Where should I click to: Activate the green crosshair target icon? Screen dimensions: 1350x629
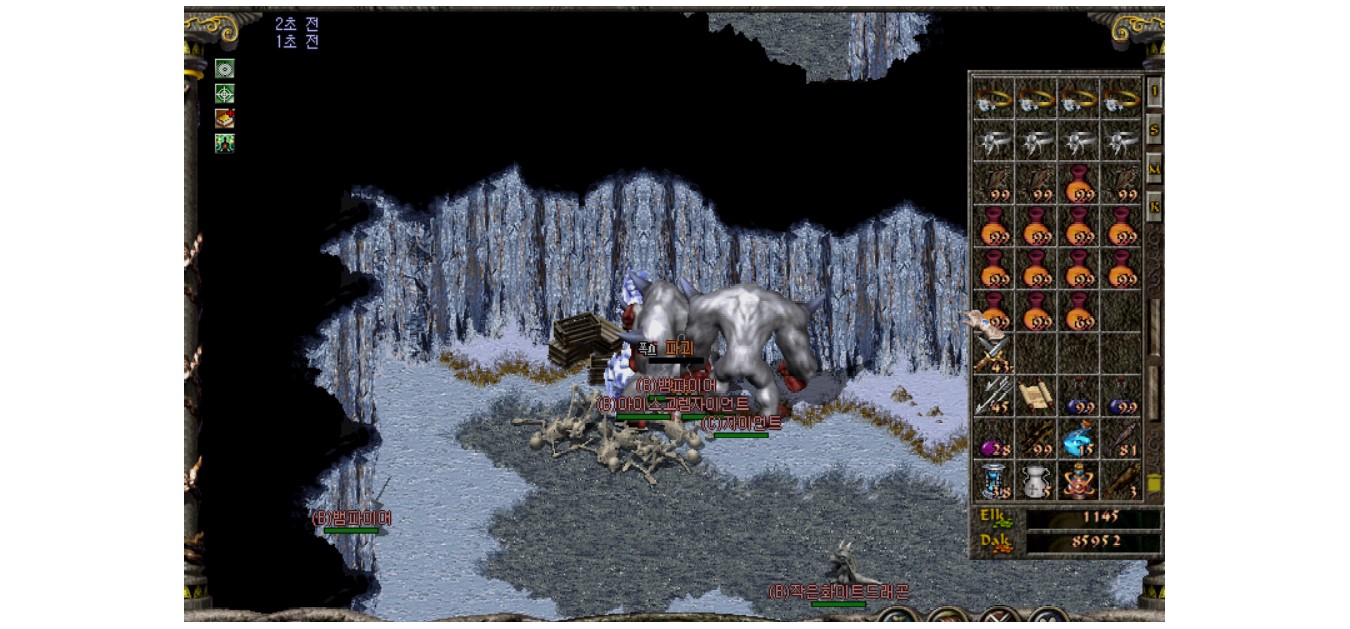pos(225,94)
